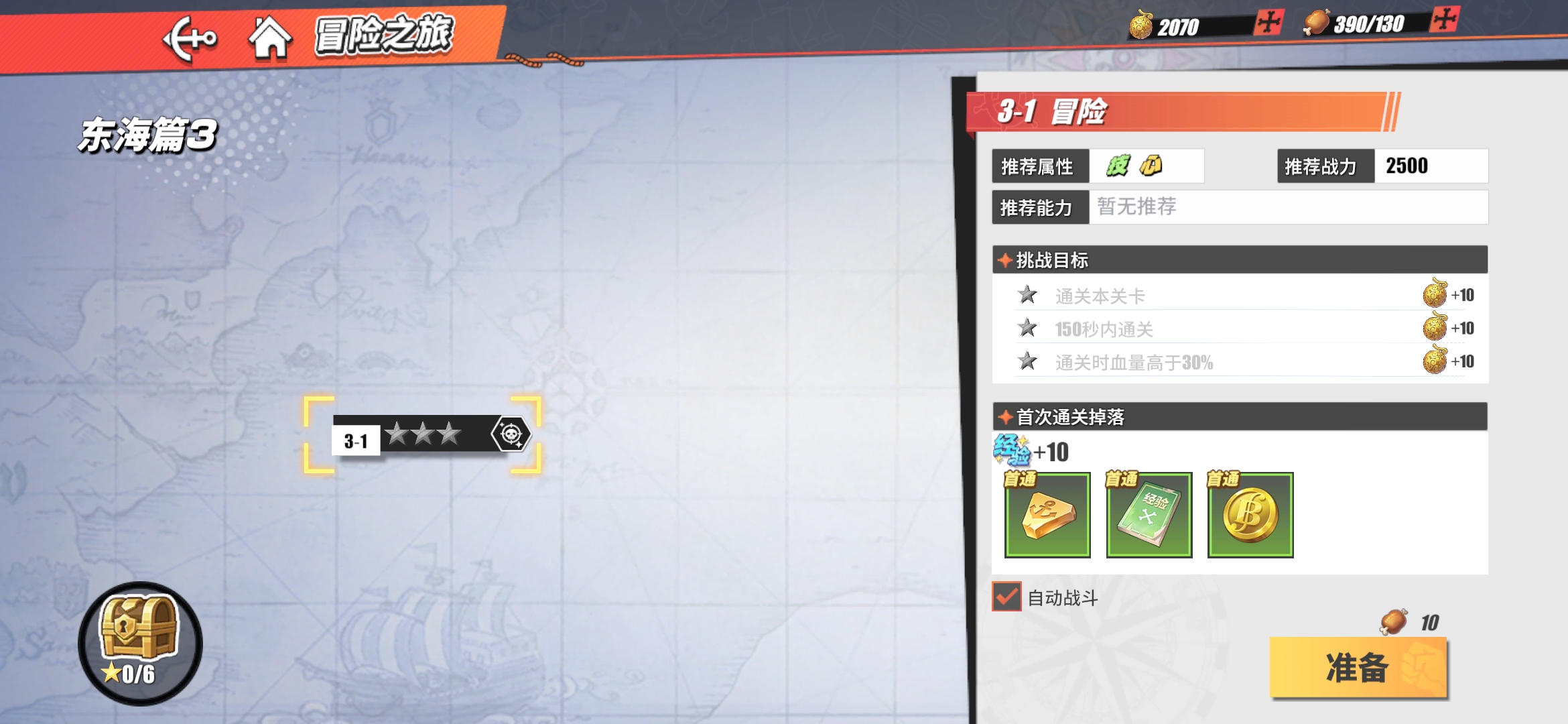Click the back arrow button
The image size is (1568, 724).
(190, 39)
